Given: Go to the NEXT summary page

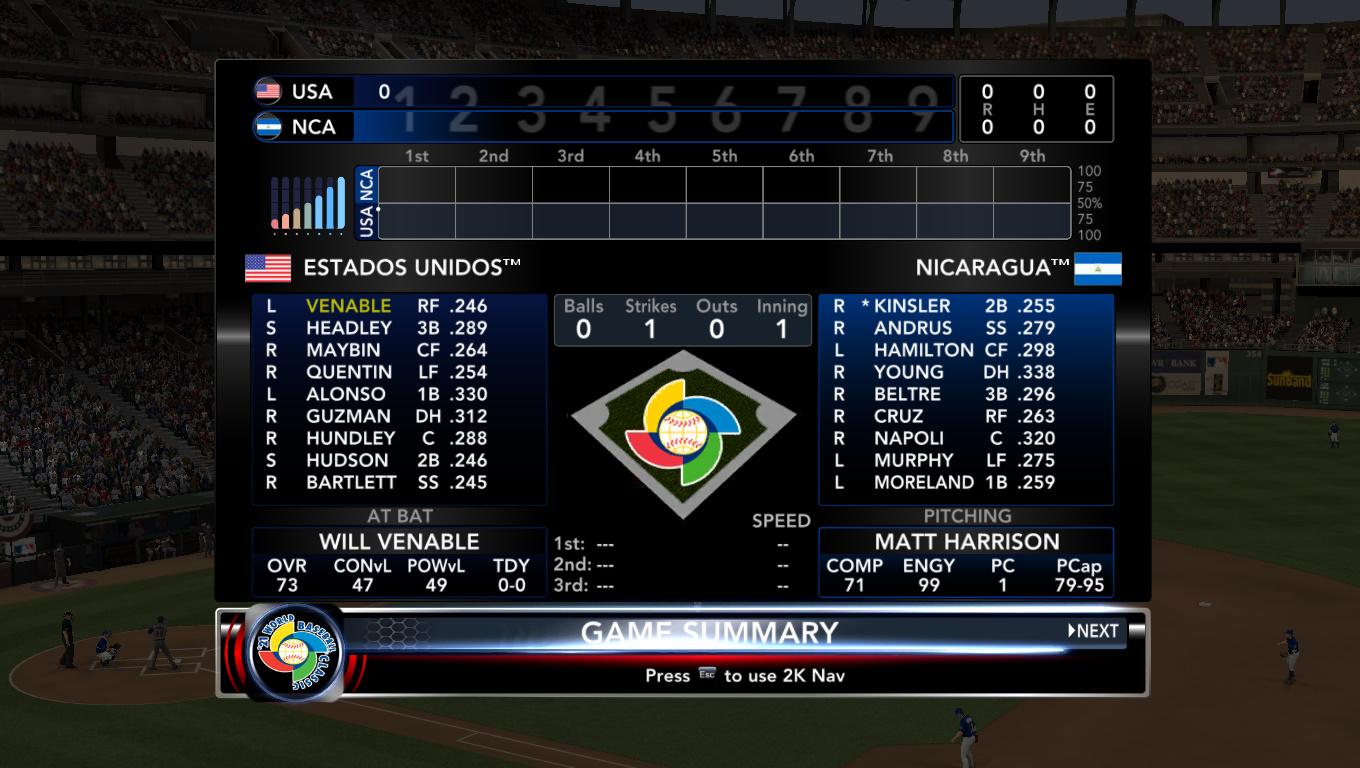Looking at the screenshot, I should point(1094,631).
